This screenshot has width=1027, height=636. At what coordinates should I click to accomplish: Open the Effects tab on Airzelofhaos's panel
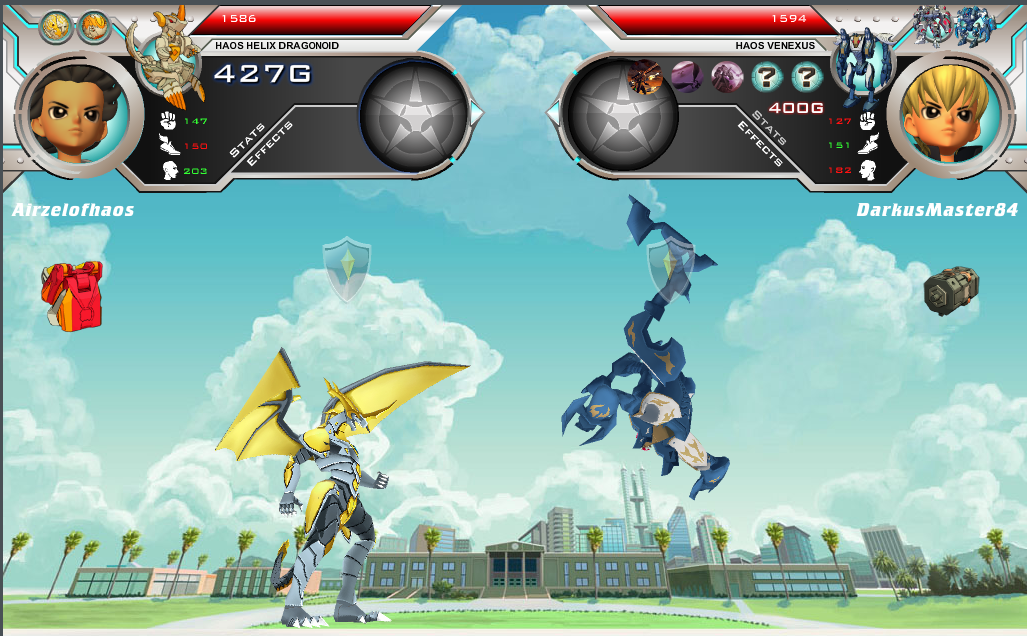click(x=268, y=145)
